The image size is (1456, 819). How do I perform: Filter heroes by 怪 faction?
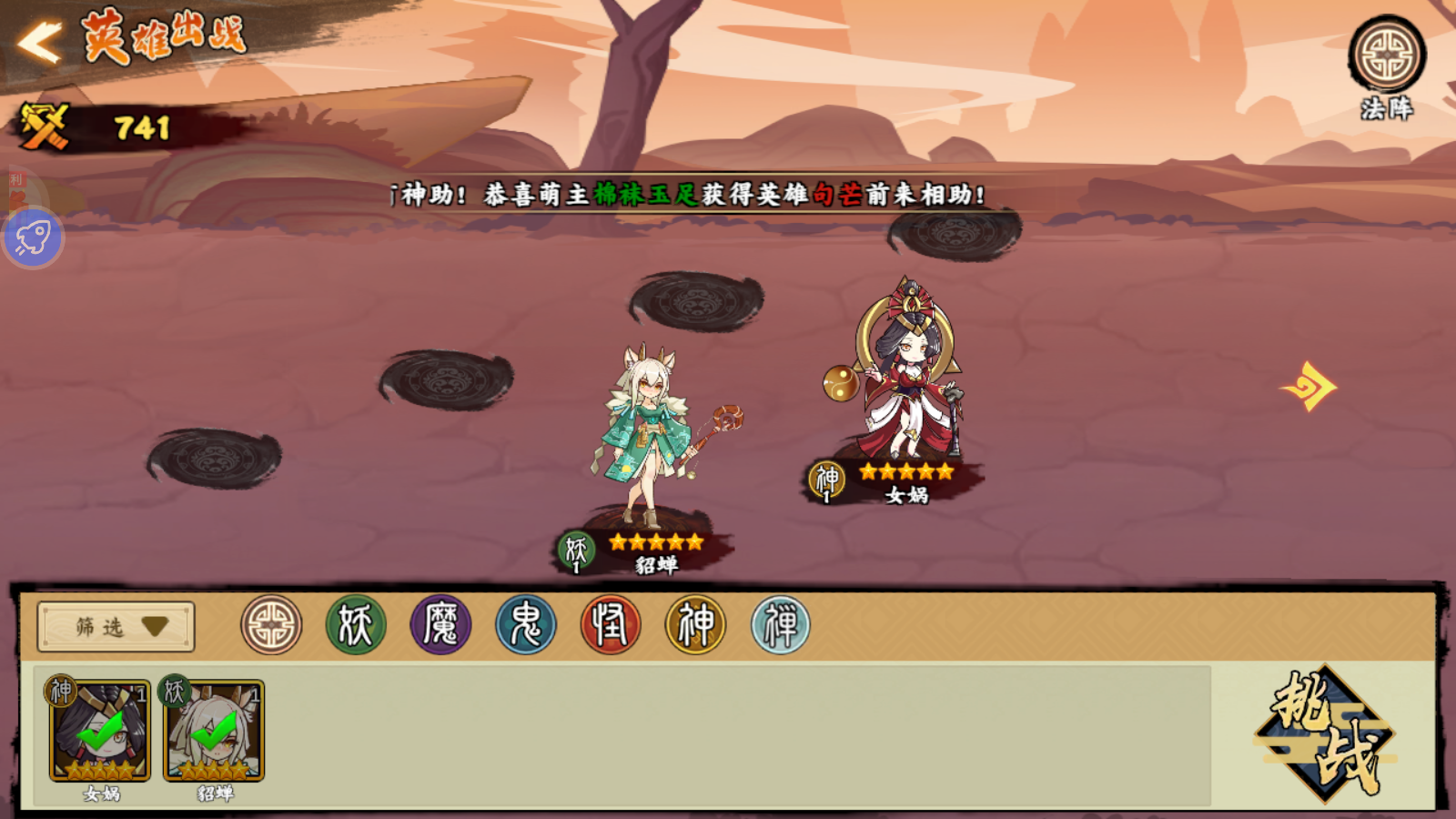pos(611,625)
